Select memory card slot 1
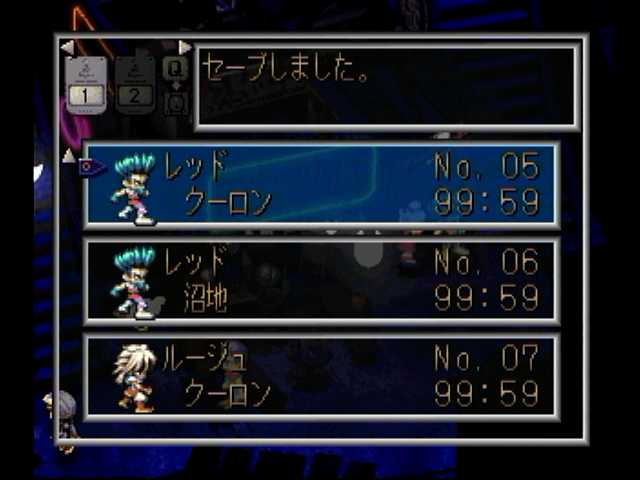The image size is (640, 480). coord(87,84)
